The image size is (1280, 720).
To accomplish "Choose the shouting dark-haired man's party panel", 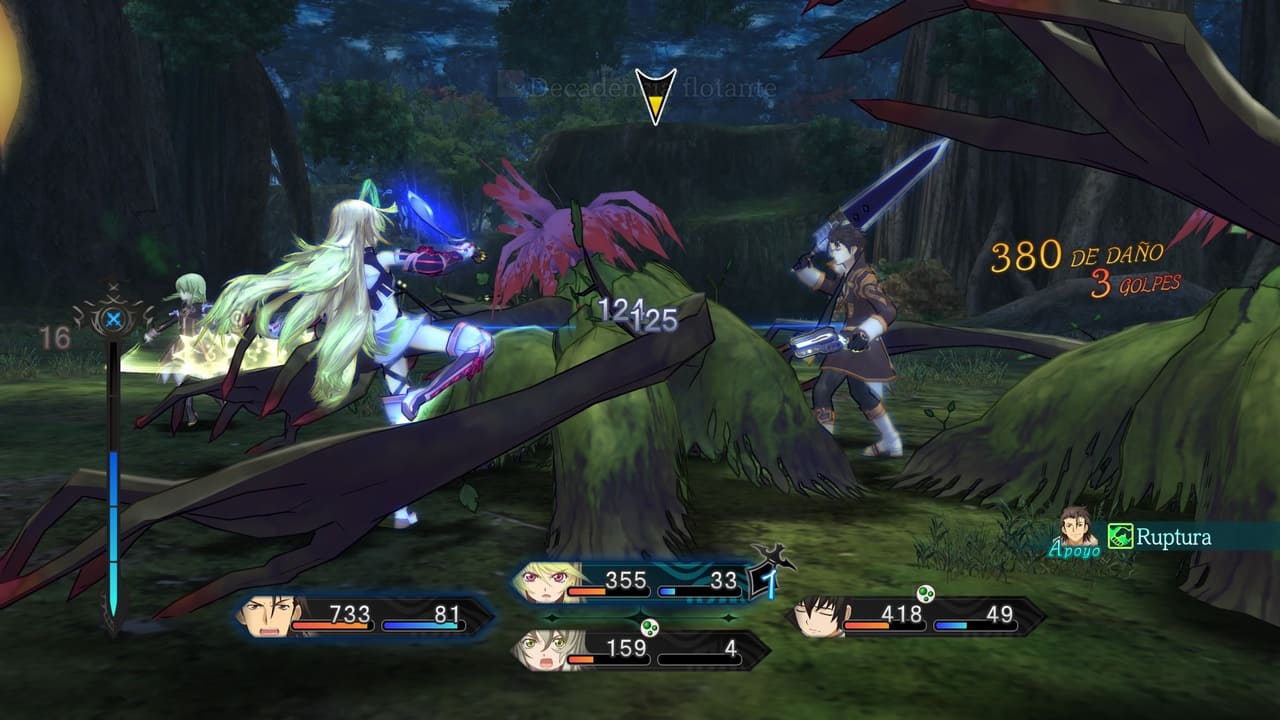I will [x=364, y=615].
